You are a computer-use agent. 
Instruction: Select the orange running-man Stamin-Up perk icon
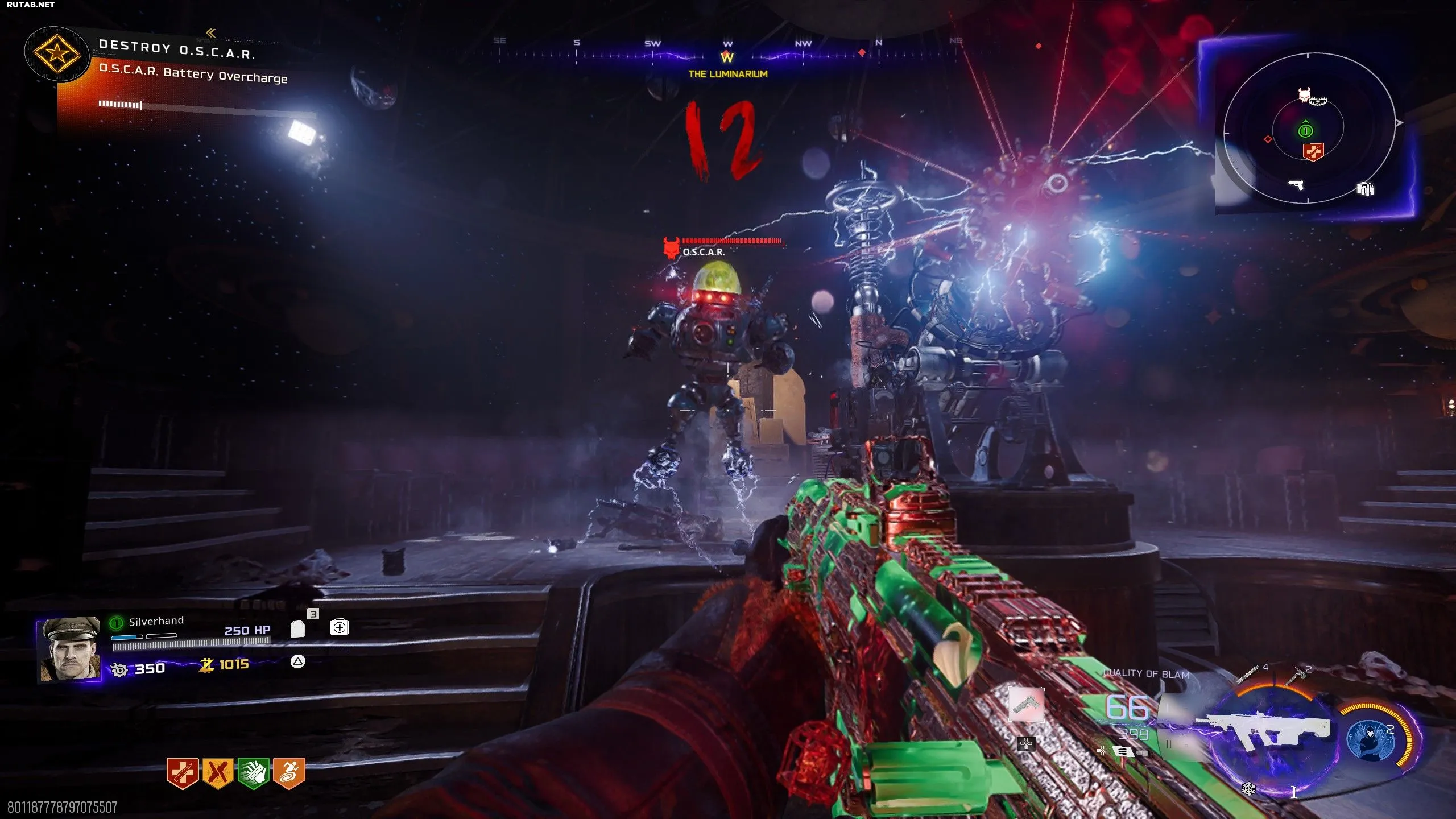pos(289,772)
